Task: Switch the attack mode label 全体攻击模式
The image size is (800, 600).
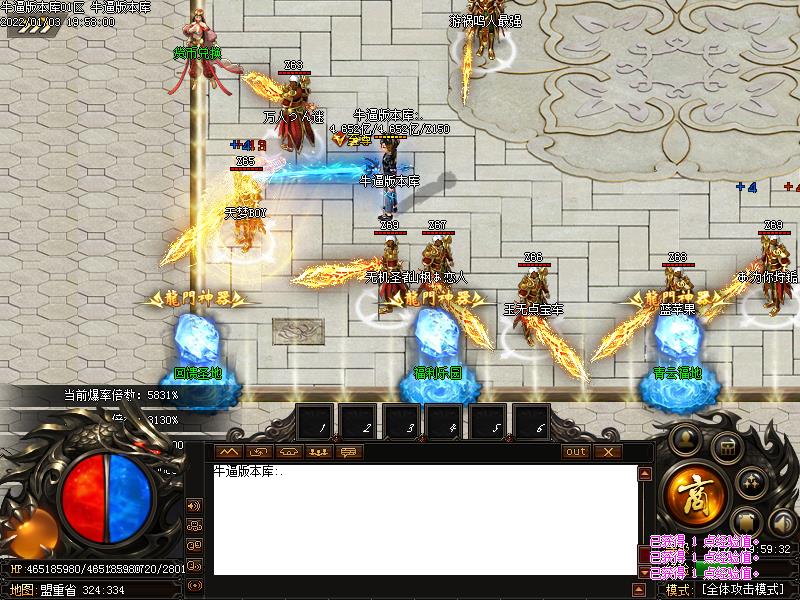Action: pos(741,590)
